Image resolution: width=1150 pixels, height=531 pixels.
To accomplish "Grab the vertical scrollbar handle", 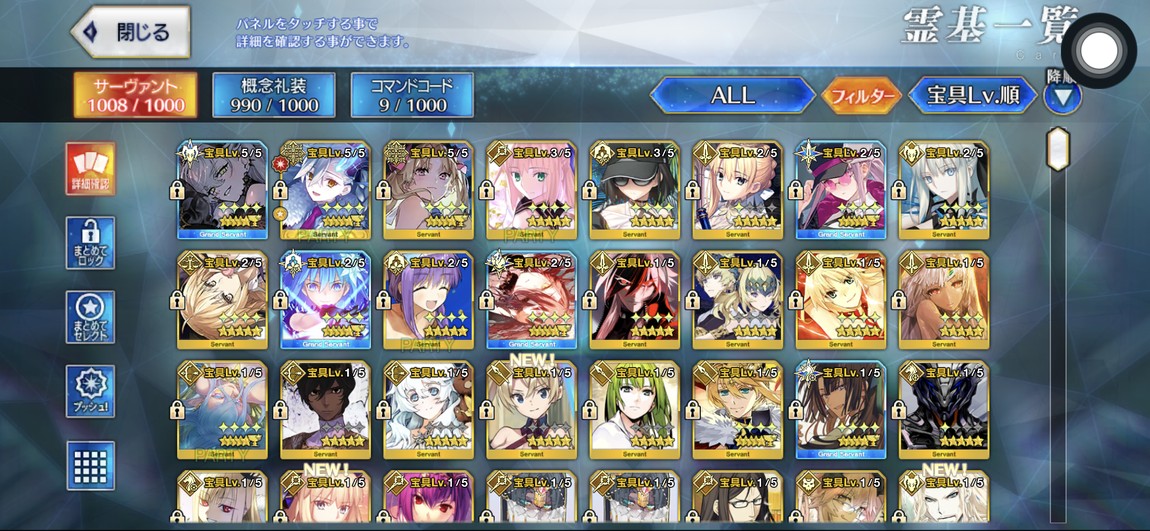I will (1057, 149).
